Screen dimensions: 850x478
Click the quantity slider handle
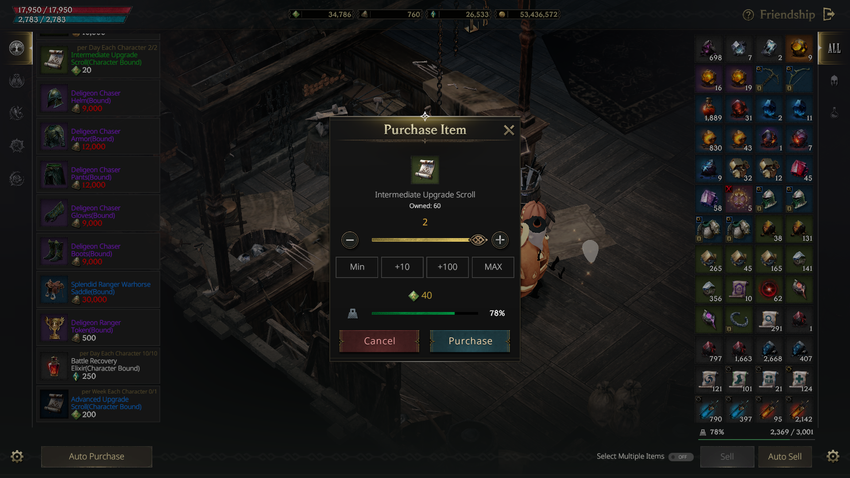click(x=478, y=240)
